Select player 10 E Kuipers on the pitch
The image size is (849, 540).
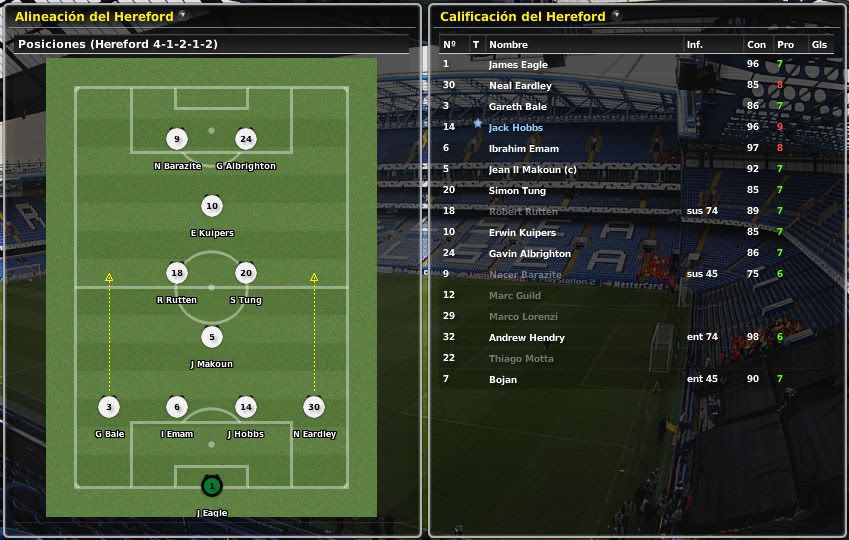[x=211, y=207]
